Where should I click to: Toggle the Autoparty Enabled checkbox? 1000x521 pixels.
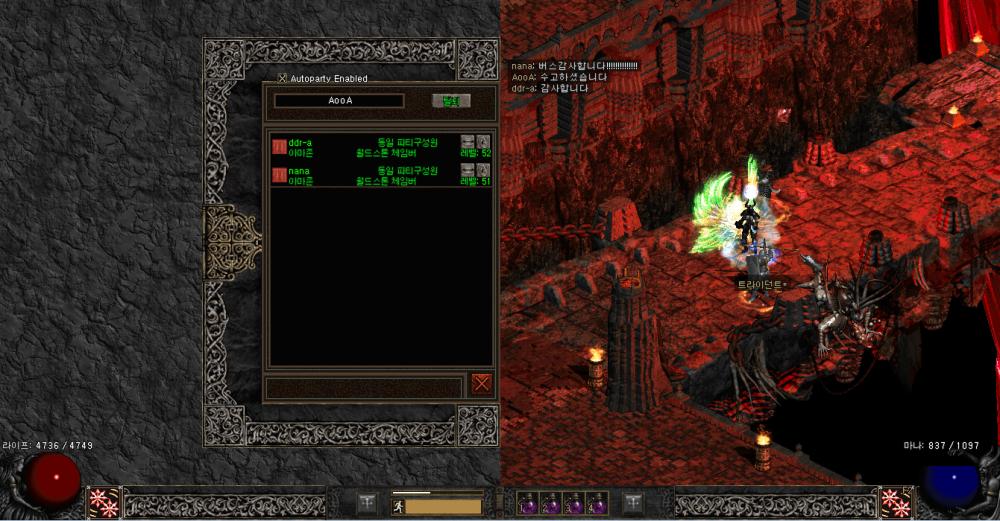(x=282, y=78)
